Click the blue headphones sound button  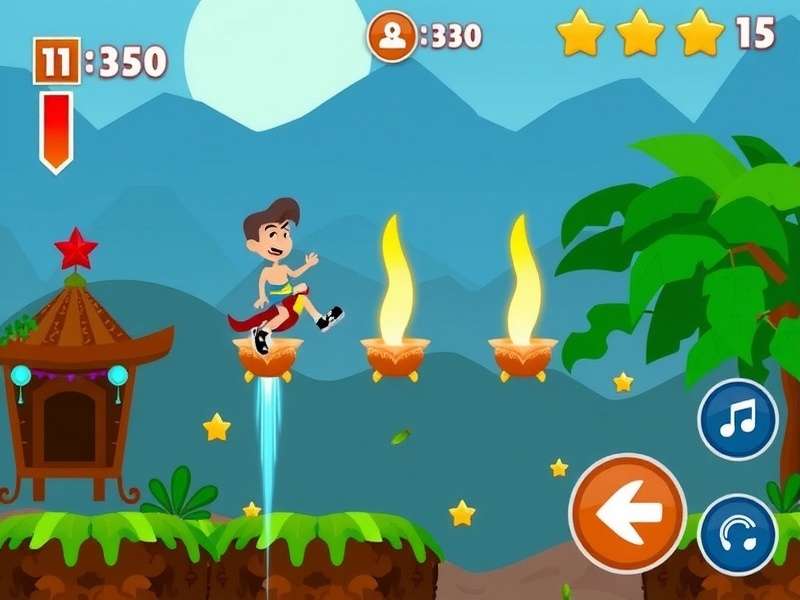point(738,535)
